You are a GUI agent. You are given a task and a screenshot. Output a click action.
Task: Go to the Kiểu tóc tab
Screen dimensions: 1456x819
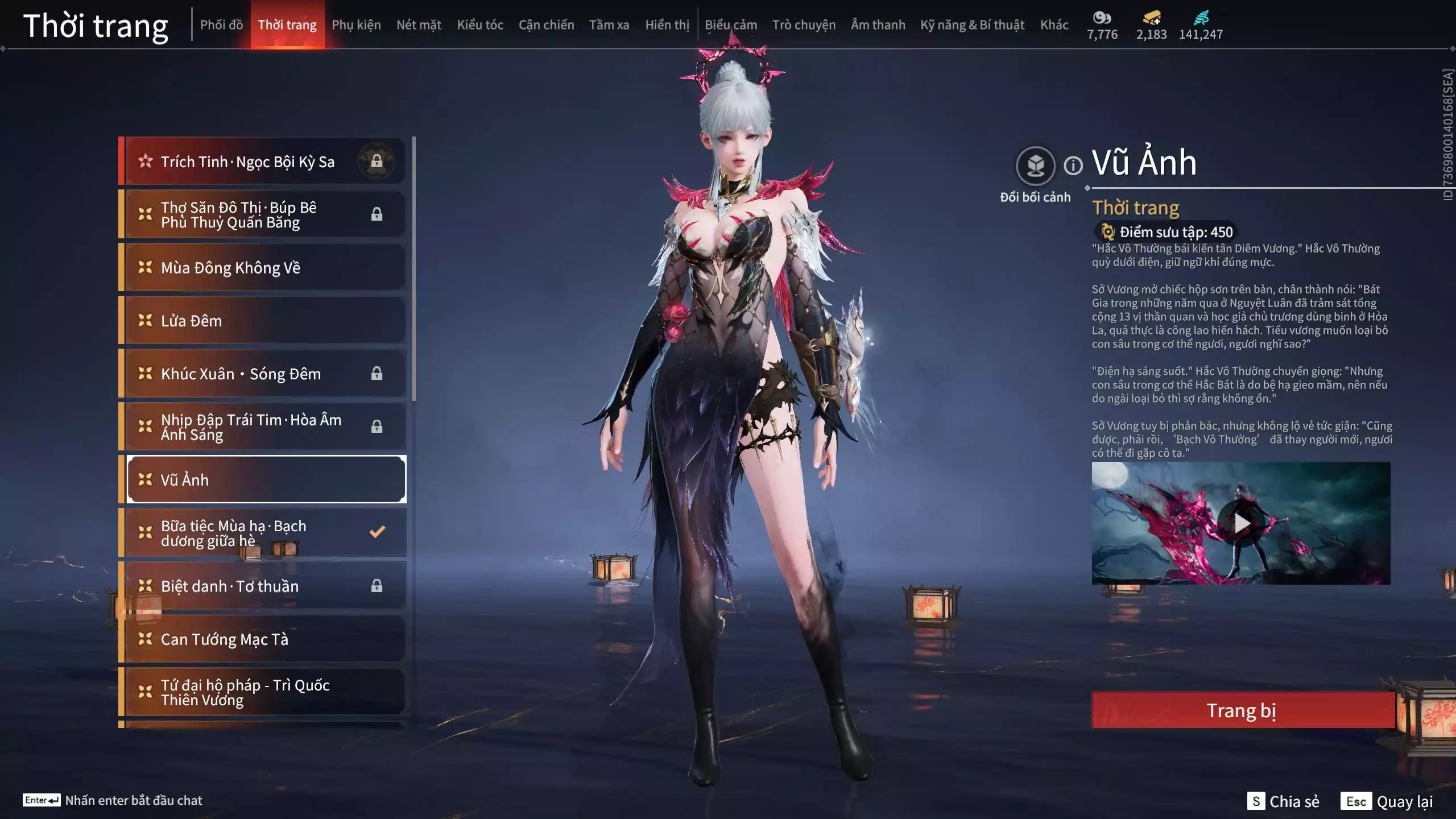(480, 25)
